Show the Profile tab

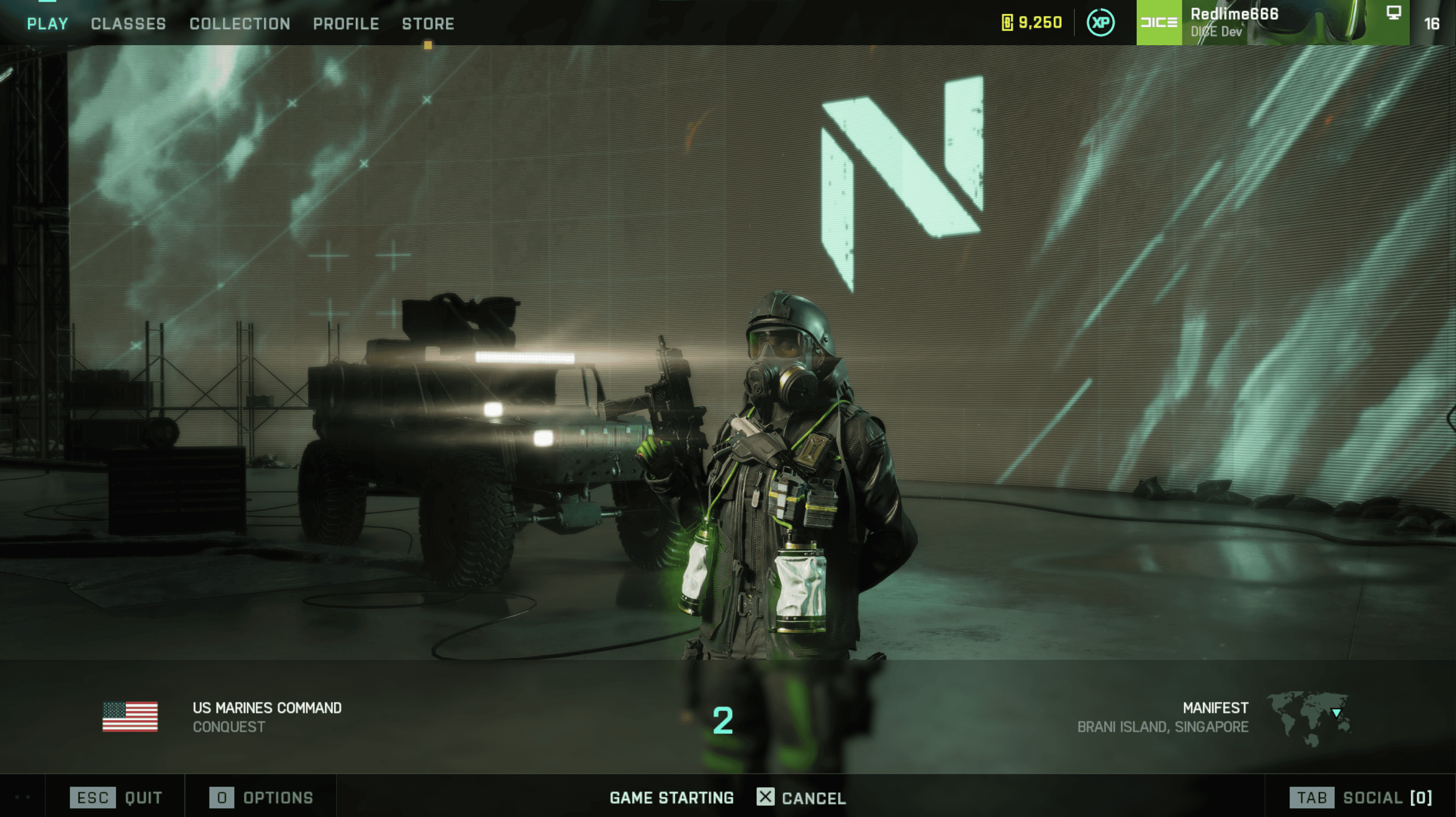pos(346,24)
